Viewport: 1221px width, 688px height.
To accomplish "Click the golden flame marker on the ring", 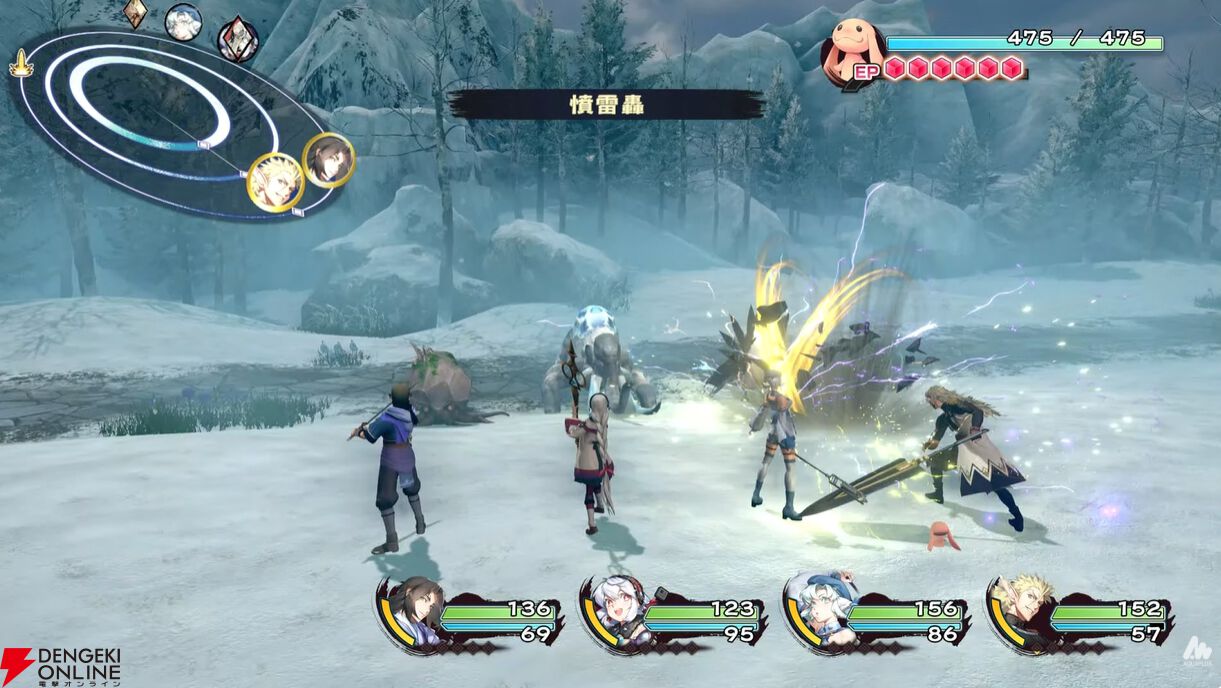I will click(19, 65).
